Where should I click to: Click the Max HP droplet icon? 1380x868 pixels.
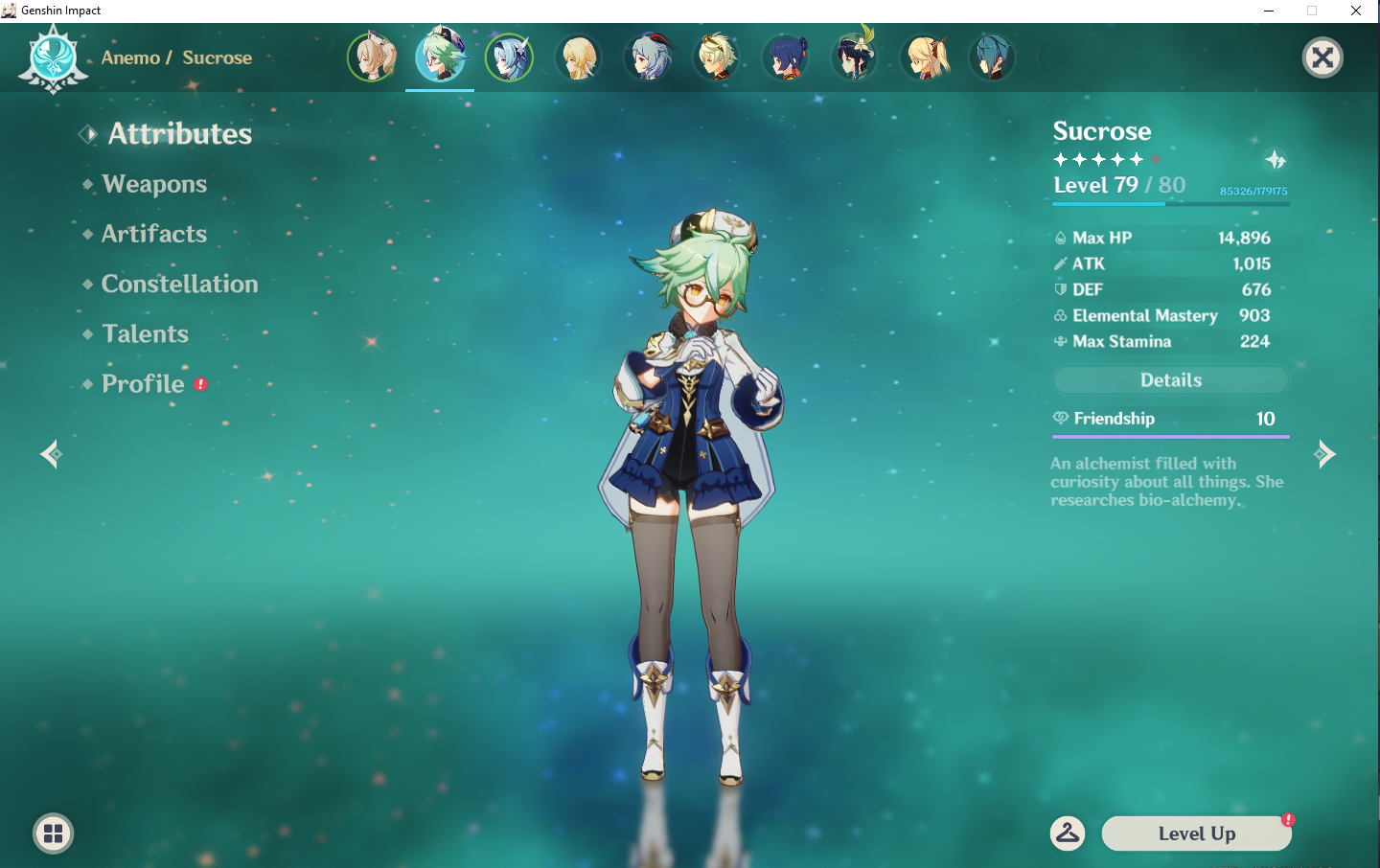coord(1061,237)
